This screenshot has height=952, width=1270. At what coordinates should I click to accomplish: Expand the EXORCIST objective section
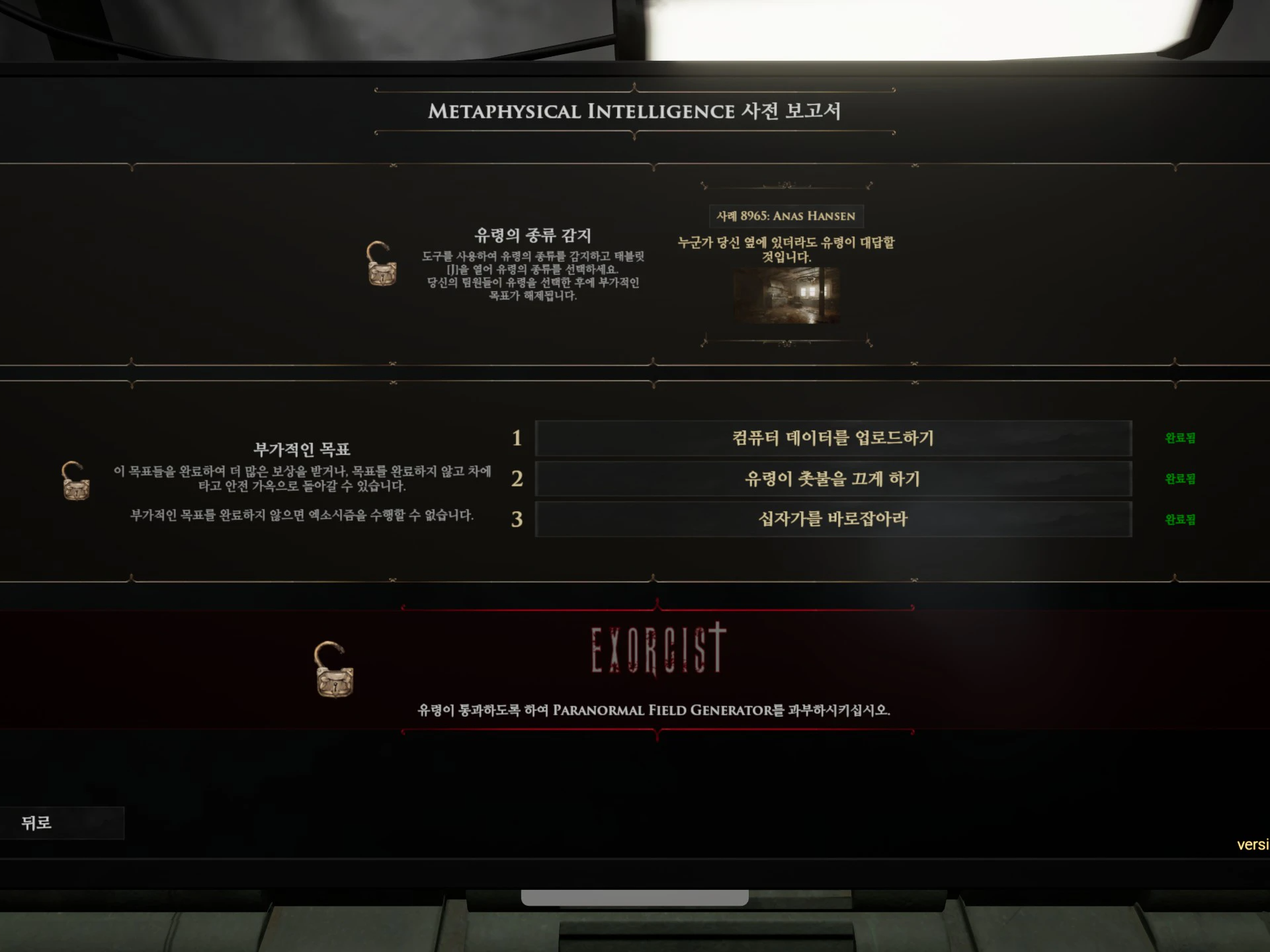pyautogui.click(x=656, y=645)
